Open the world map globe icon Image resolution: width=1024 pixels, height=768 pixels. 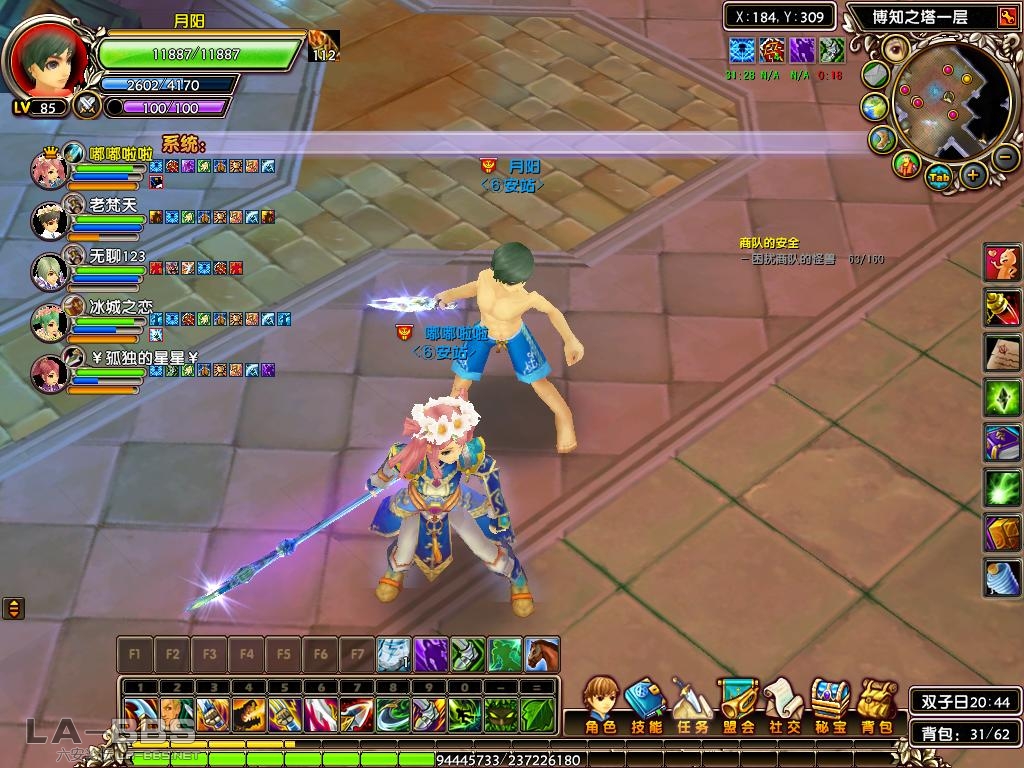(x=875, y=107)
